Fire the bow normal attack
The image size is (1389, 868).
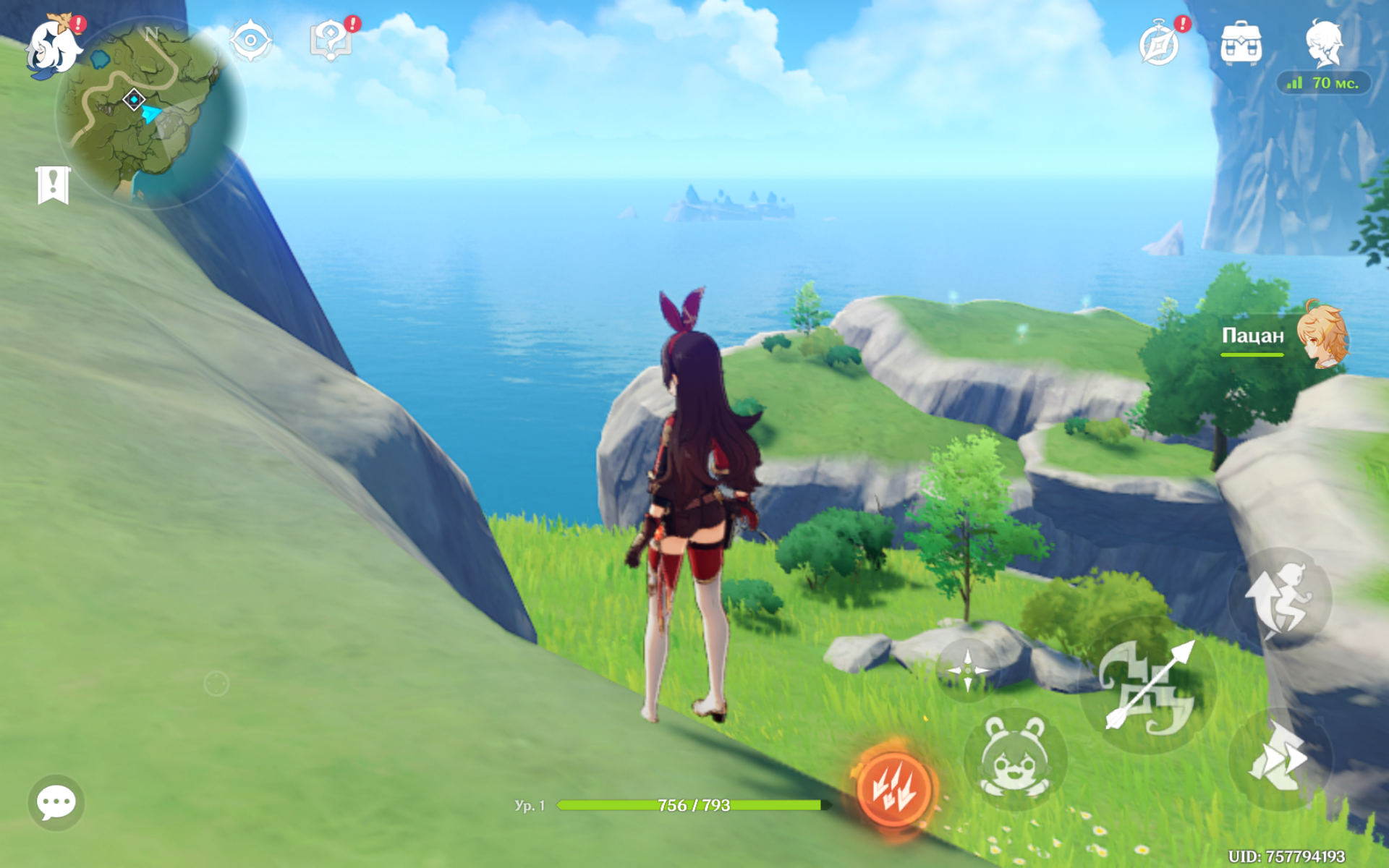1147,686
